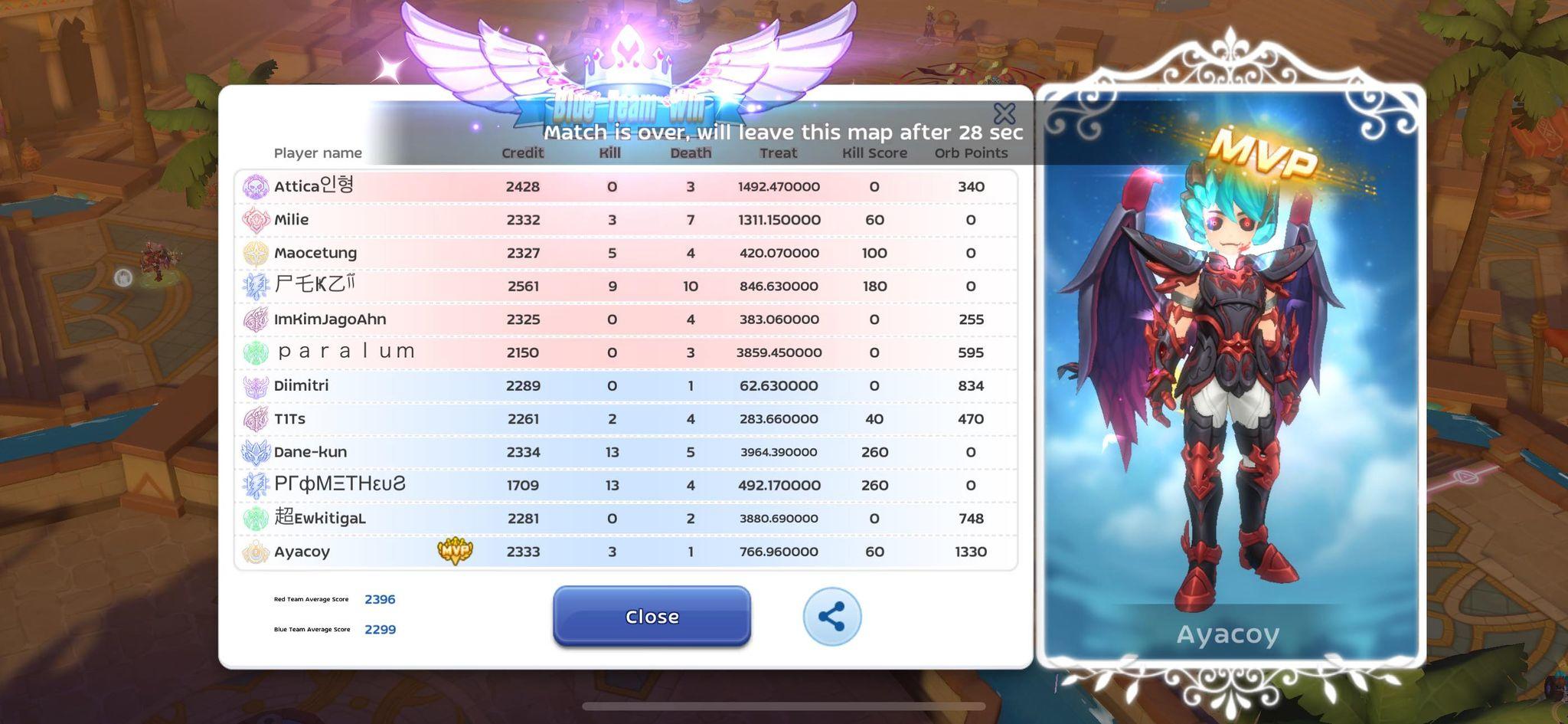Click the MVP badge next to Ayacoy
1568x724 pixels.
[453, 551]
